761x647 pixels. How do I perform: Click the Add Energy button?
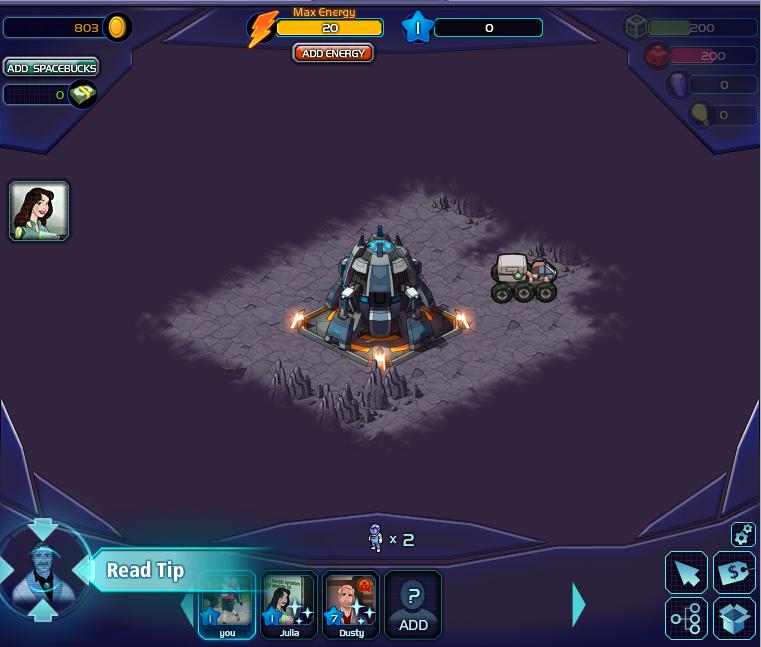pyautogui.click(x=333, y=53)
